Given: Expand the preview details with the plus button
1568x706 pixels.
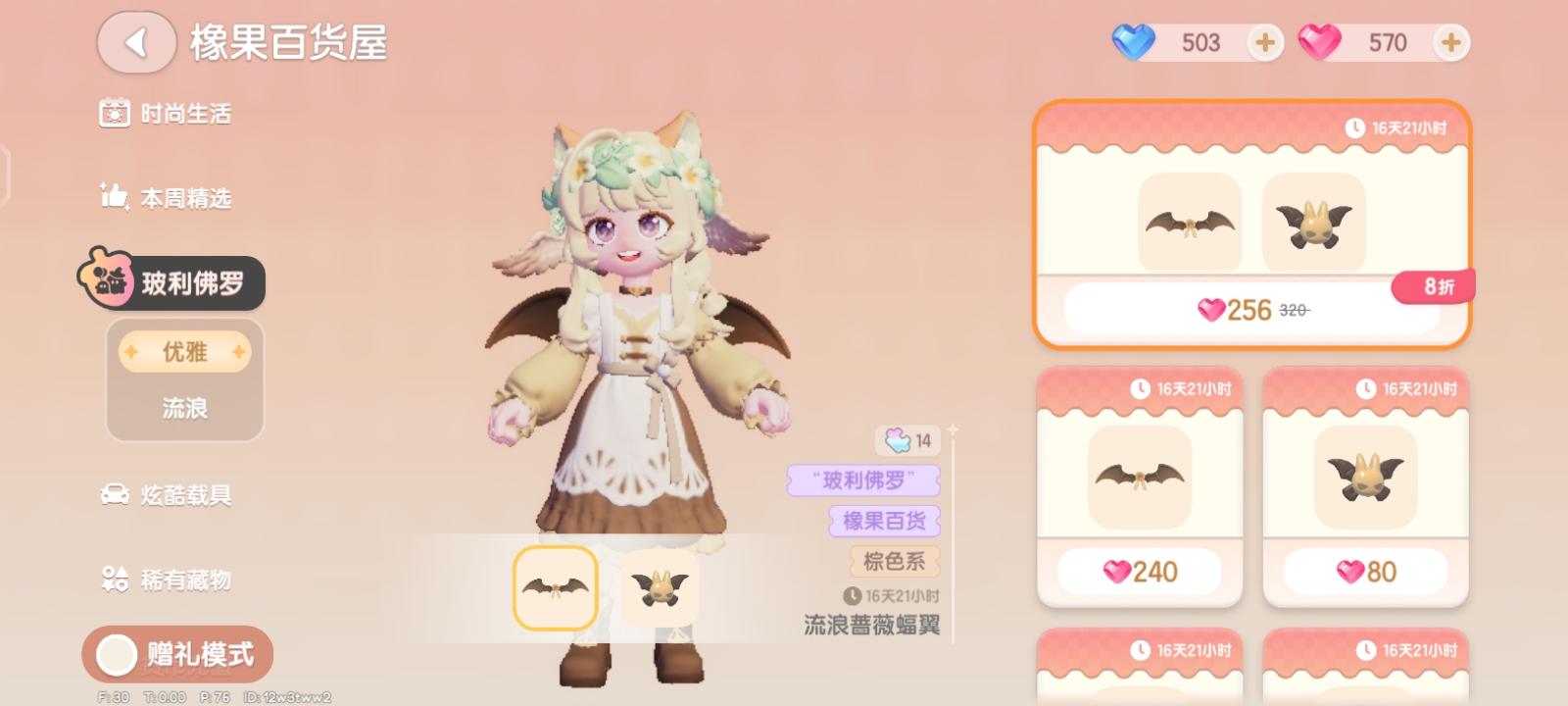Looking at the screenshot, I should (952, 428).
